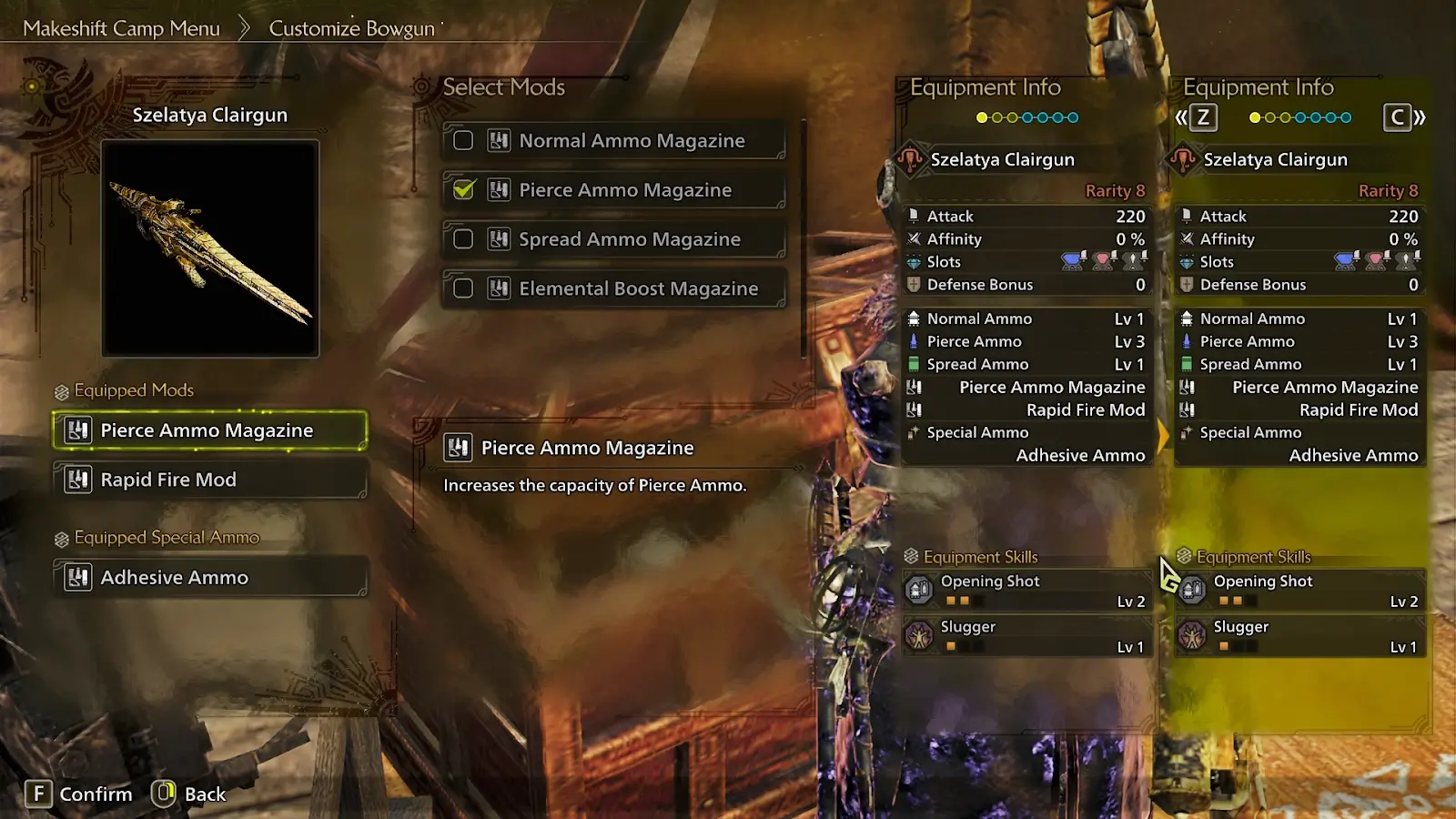
Task: Click the Z arrow to switch equipment view
Action: coord(1202,117)
